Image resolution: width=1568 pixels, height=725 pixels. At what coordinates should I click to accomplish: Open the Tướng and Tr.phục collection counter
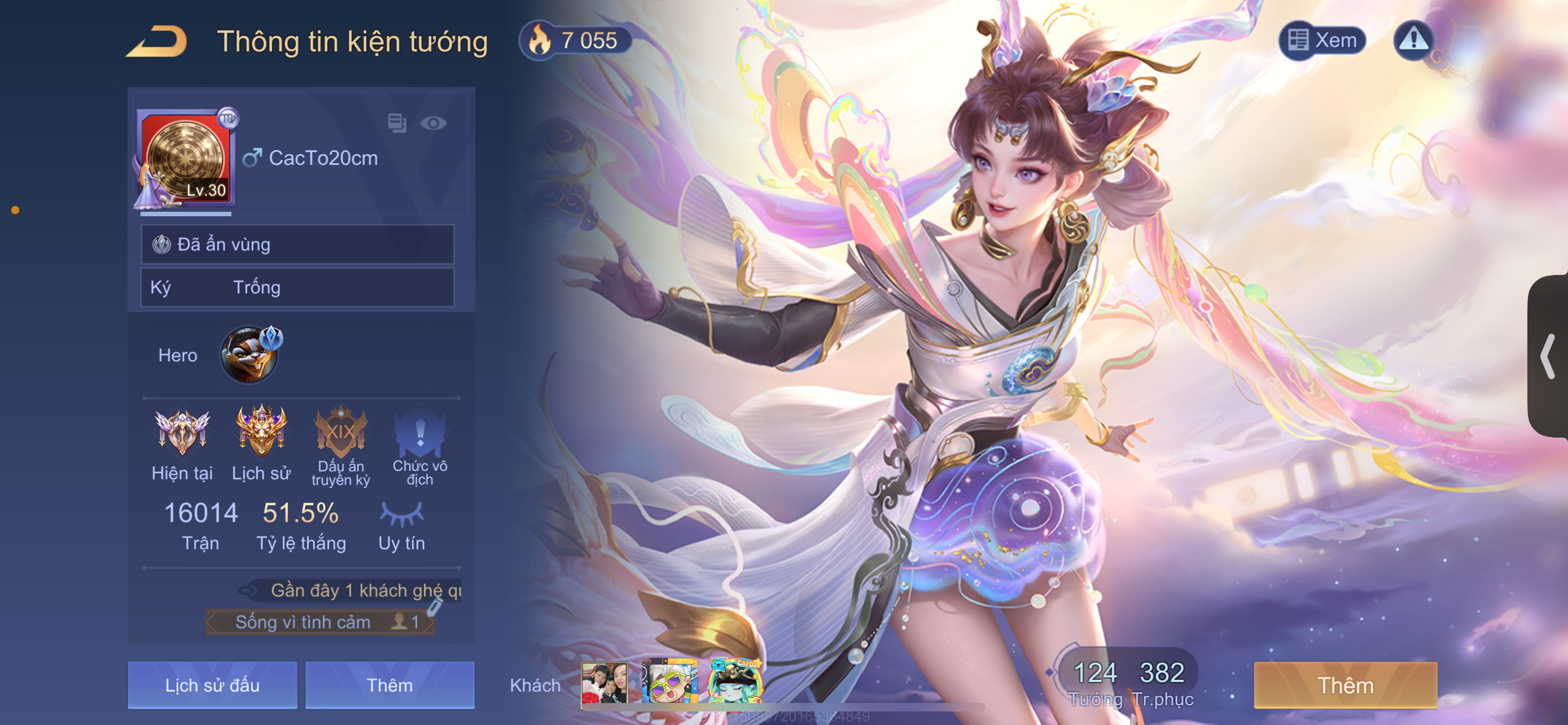point(1129,682)
